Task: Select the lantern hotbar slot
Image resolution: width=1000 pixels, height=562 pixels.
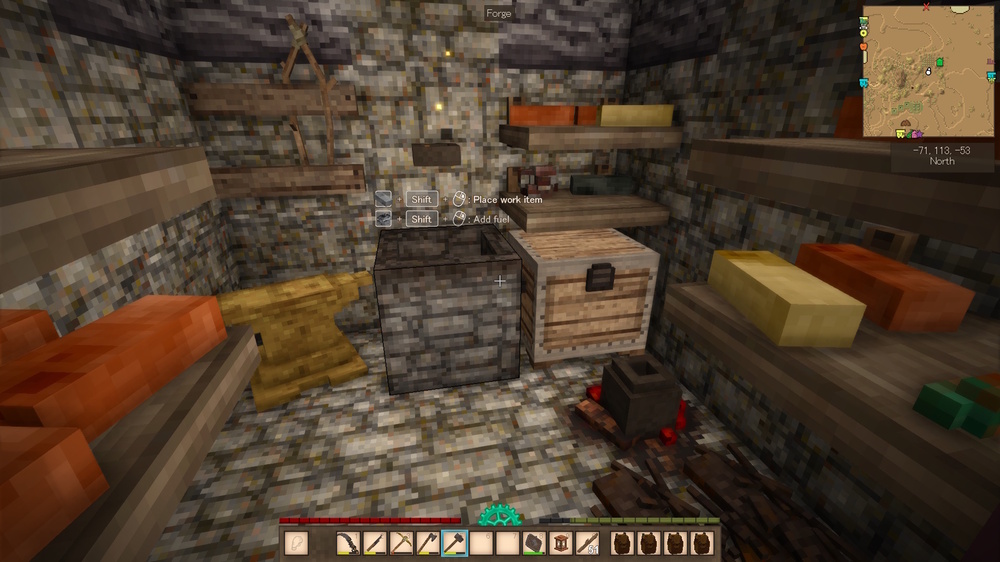Action: coord(561,543)
